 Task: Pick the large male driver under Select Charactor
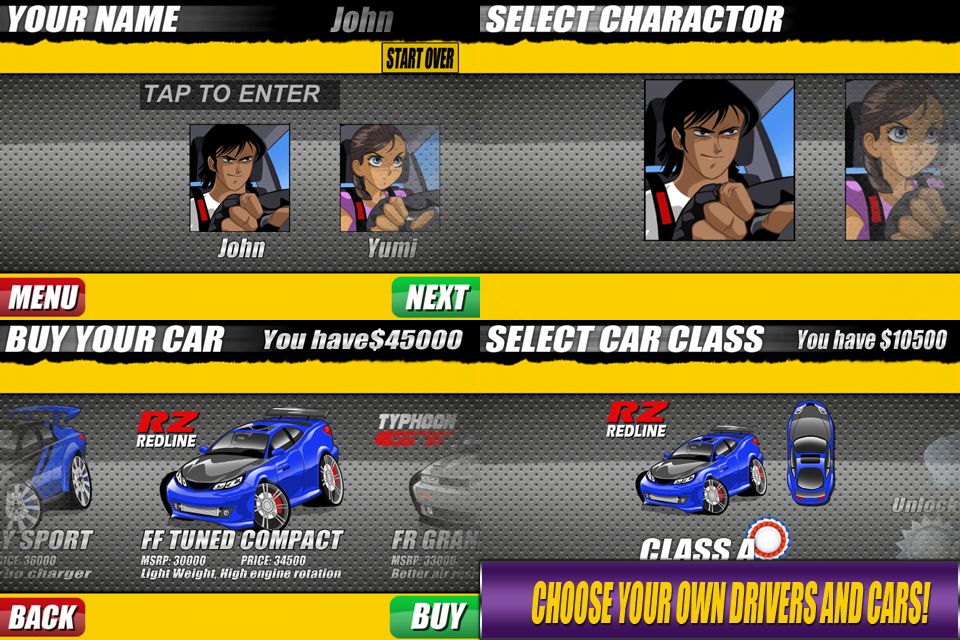pos(719,160)
